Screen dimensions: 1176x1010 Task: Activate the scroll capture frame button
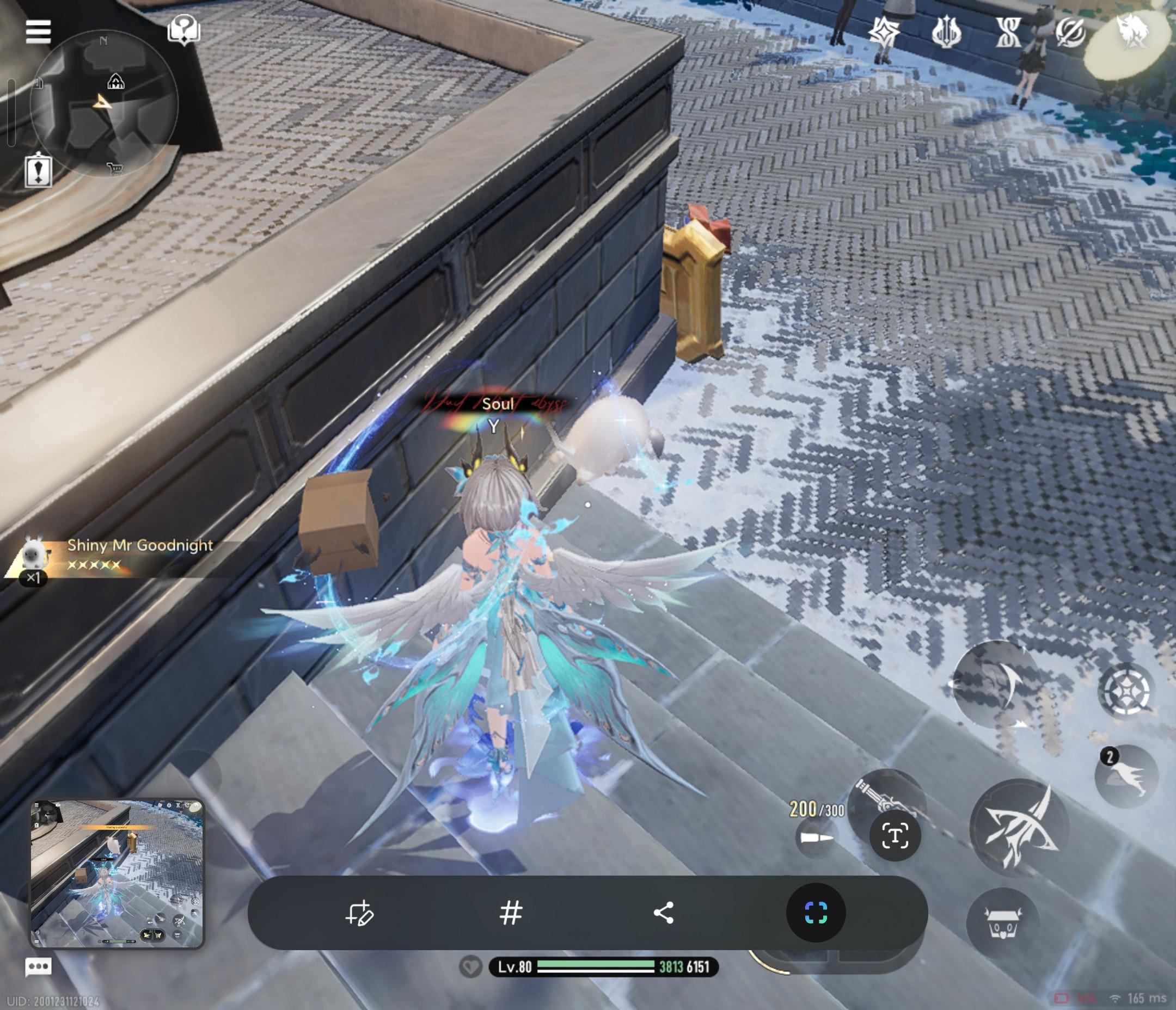point(816,913)
